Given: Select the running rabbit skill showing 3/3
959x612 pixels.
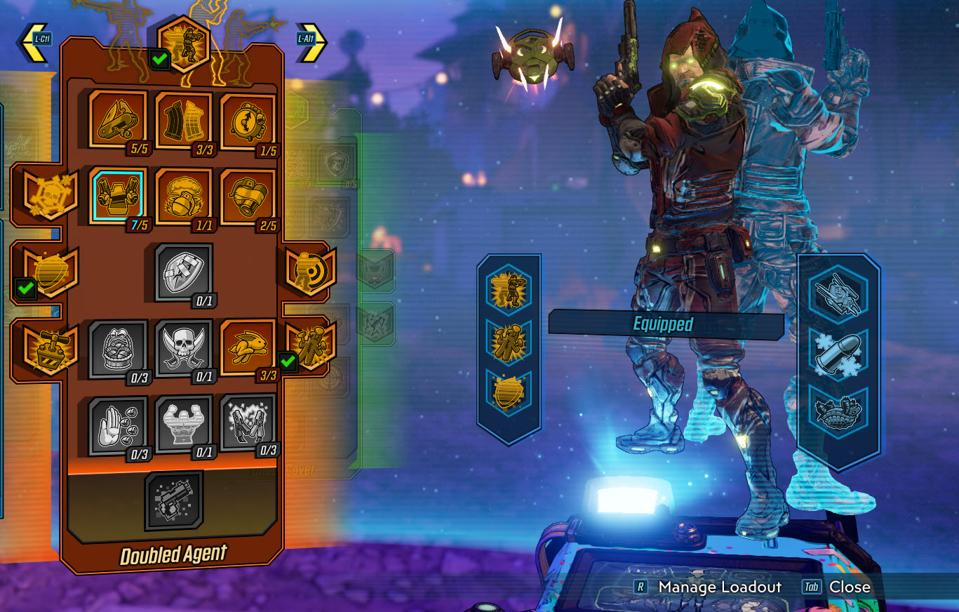Looking at the screenshot, I should tap(248, 347).
